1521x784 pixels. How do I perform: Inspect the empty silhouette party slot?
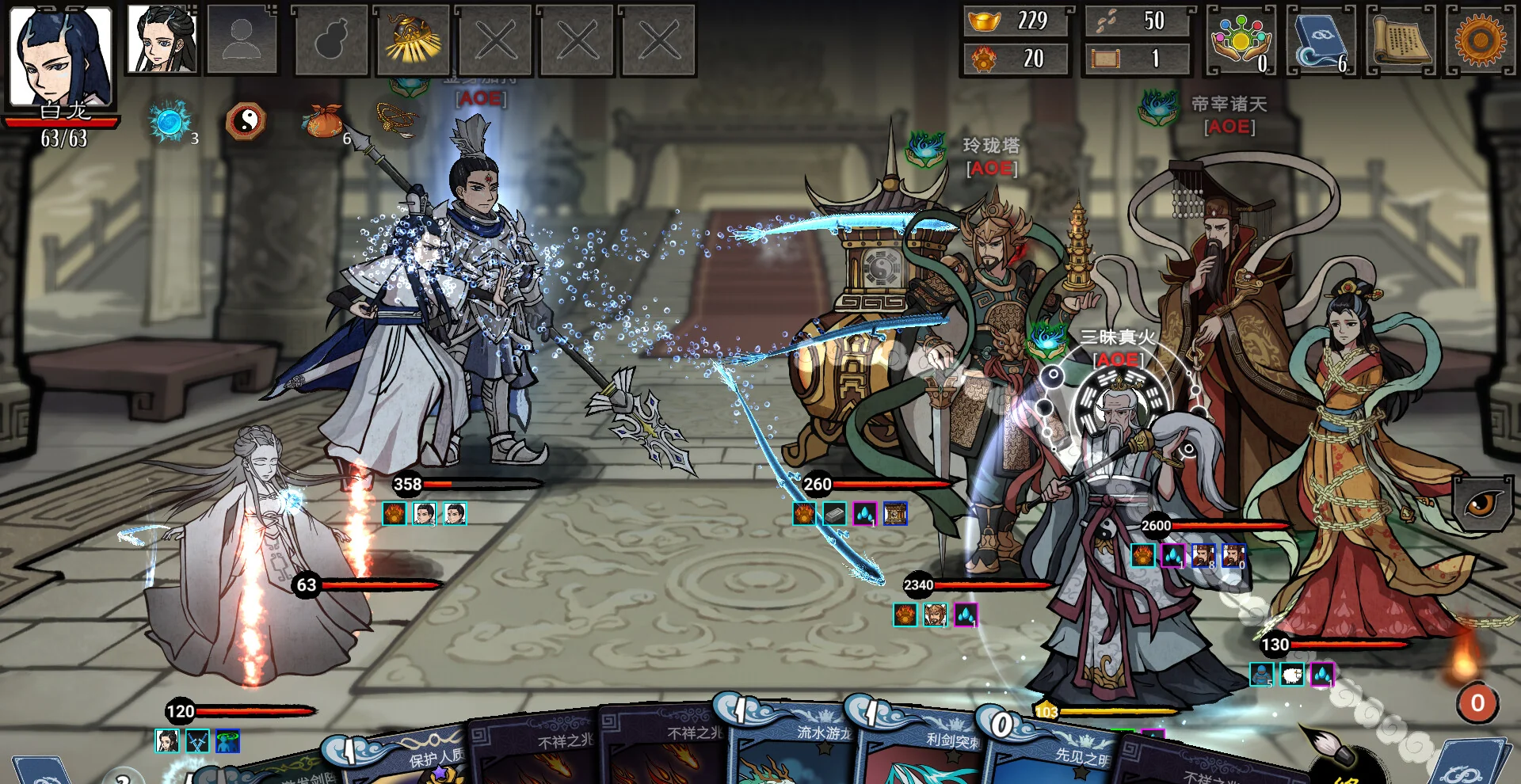coord(242,40)
